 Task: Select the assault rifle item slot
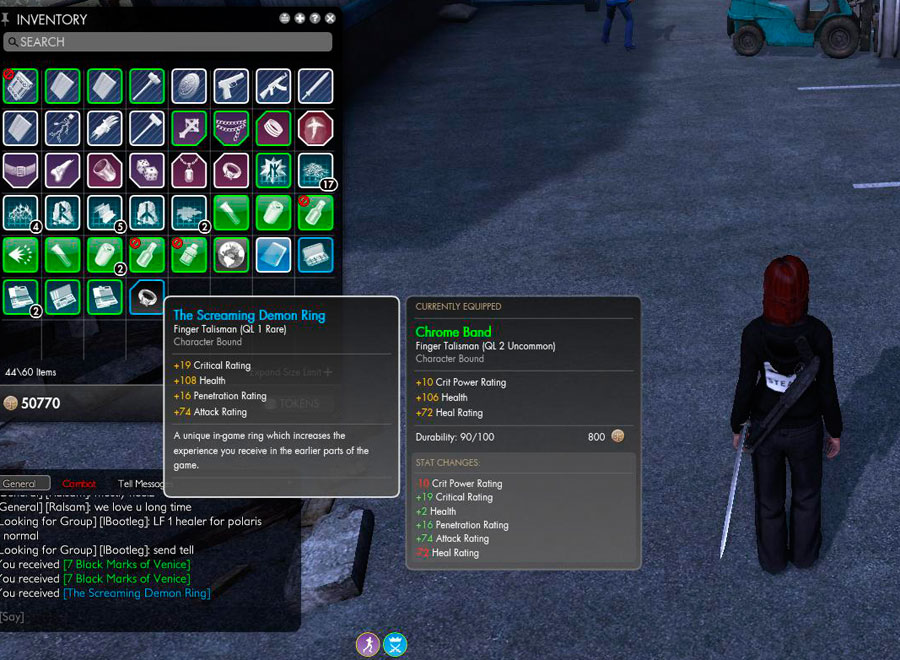coord(273,86)
